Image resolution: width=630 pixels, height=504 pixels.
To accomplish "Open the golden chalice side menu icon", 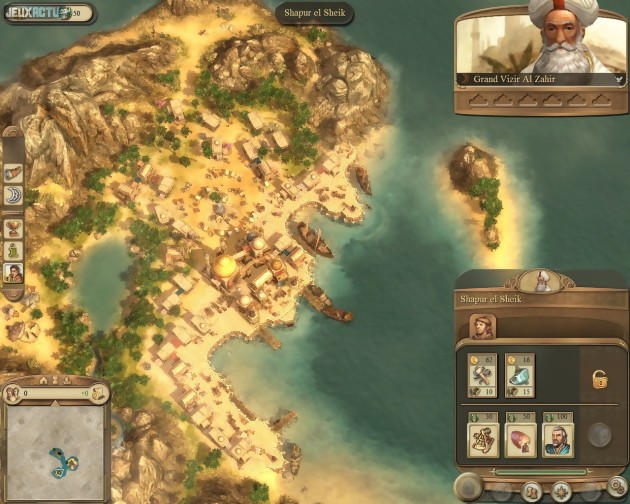I will [x=14, y=227].
